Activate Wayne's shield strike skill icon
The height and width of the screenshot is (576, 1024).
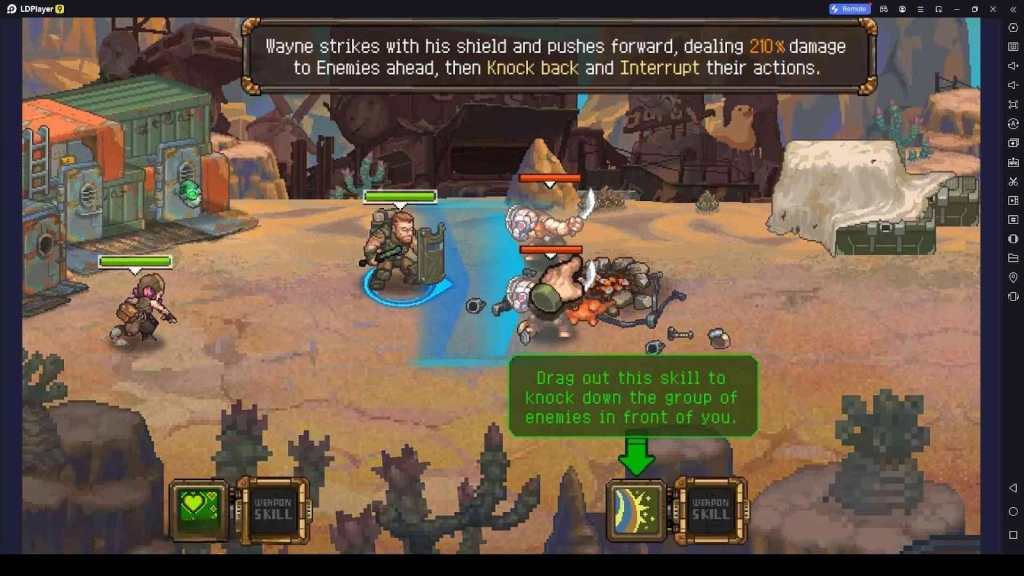636,510
